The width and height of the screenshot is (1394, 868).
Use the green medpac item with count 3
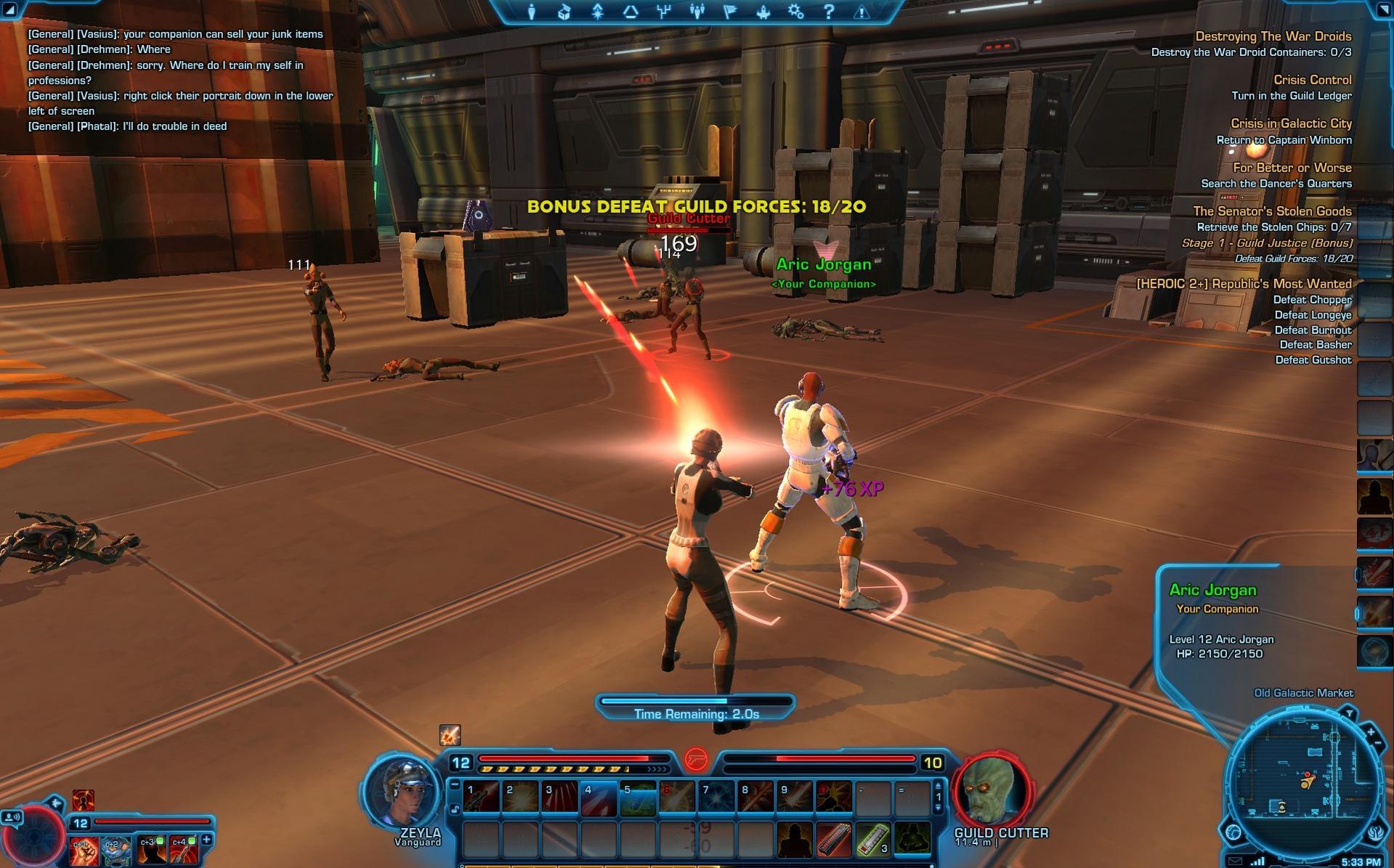[873, 839]
